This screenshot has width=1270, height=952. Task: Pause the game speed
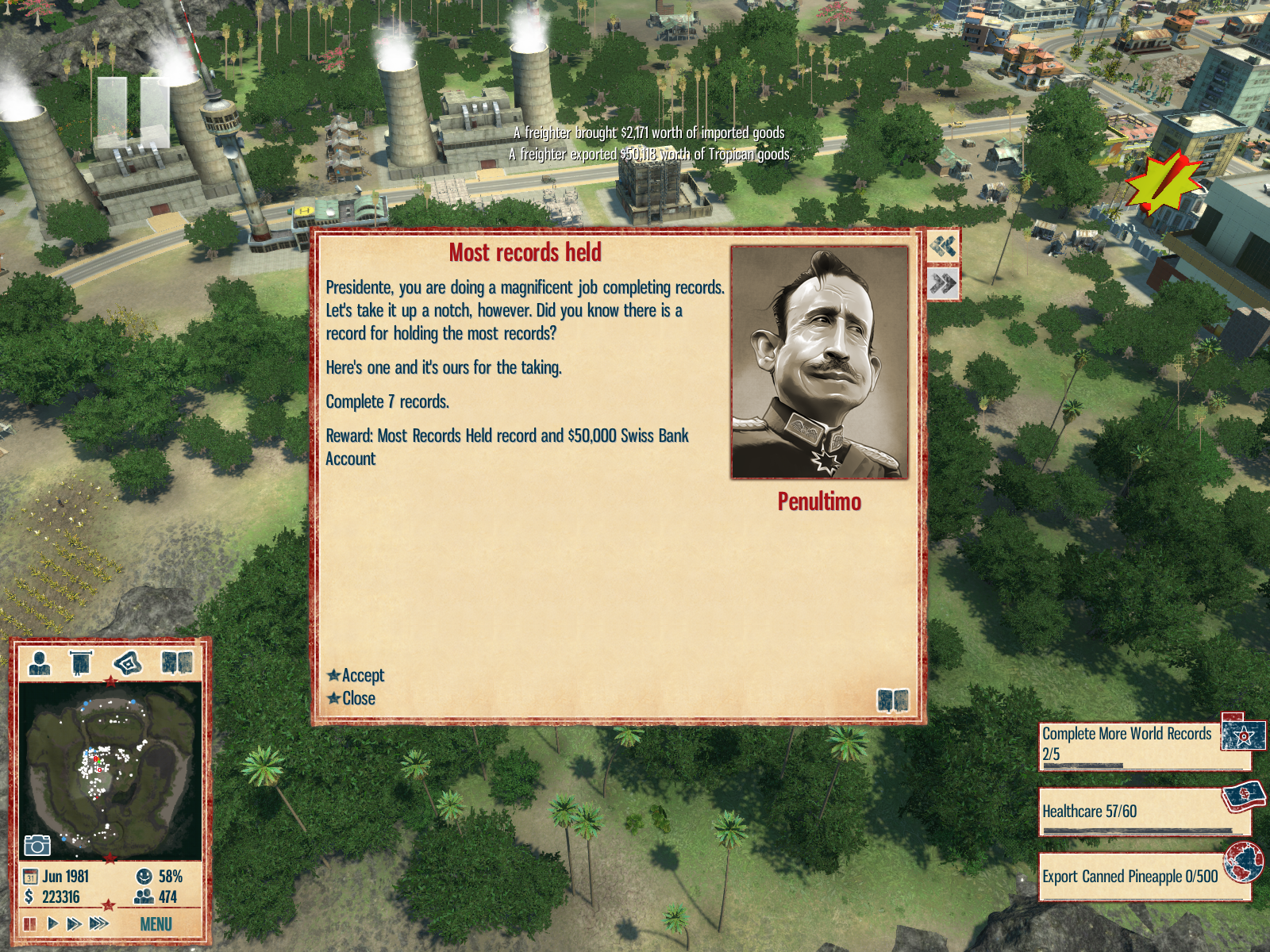[x=30, y=923]
